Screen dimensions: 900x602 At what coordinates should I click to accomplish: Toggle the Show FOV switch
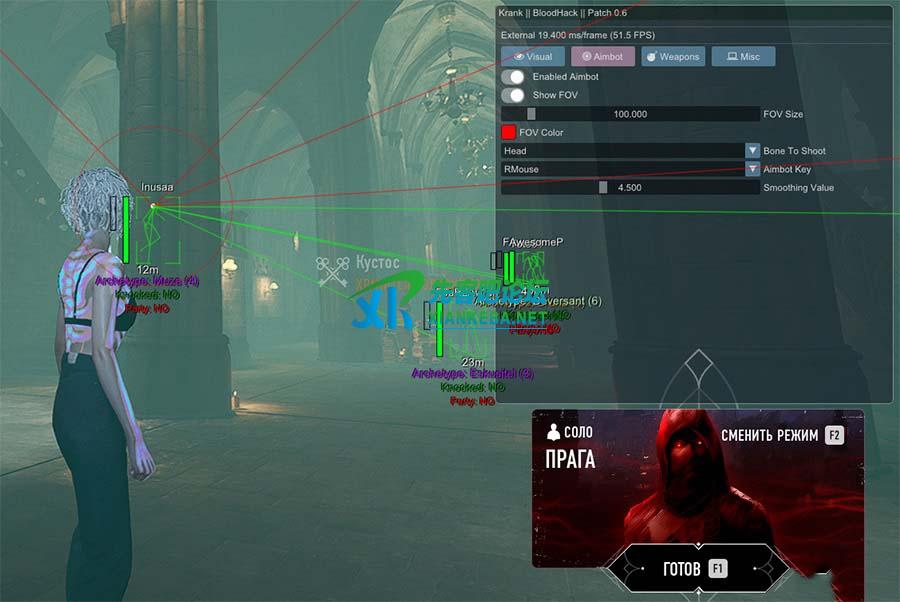514,95
